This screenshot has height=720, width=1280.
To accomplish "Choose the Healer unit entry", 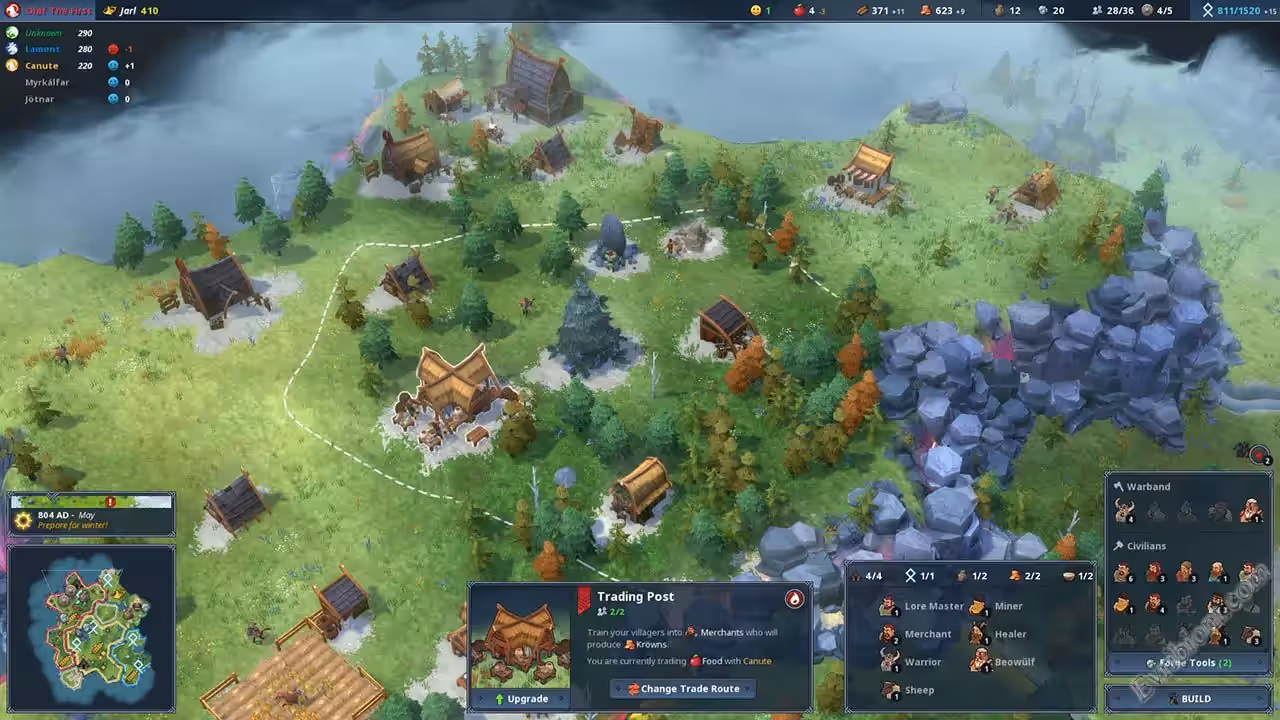I will [x=999, y=634].
